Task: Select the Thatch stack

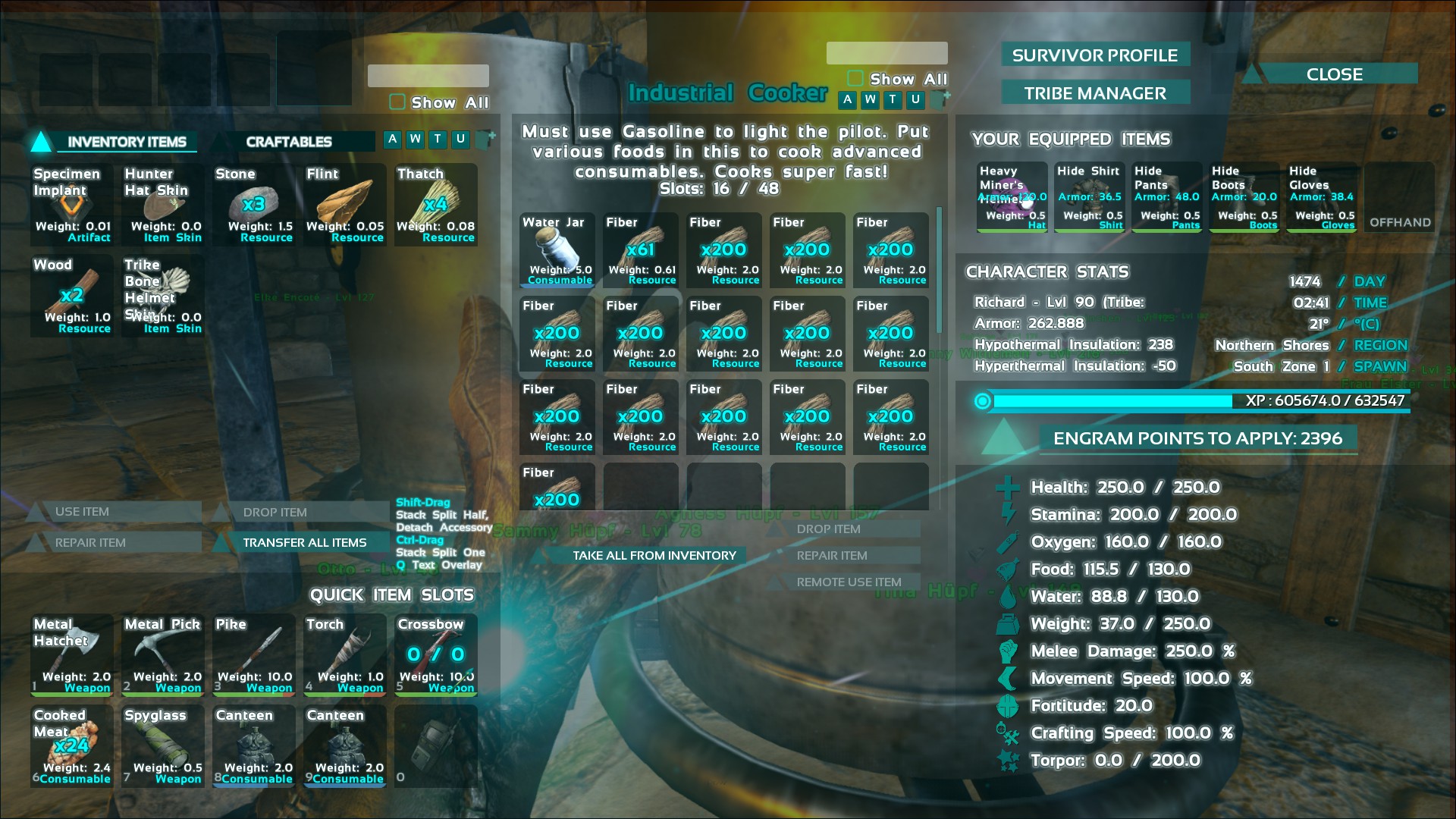Action: tap(436, 205)
